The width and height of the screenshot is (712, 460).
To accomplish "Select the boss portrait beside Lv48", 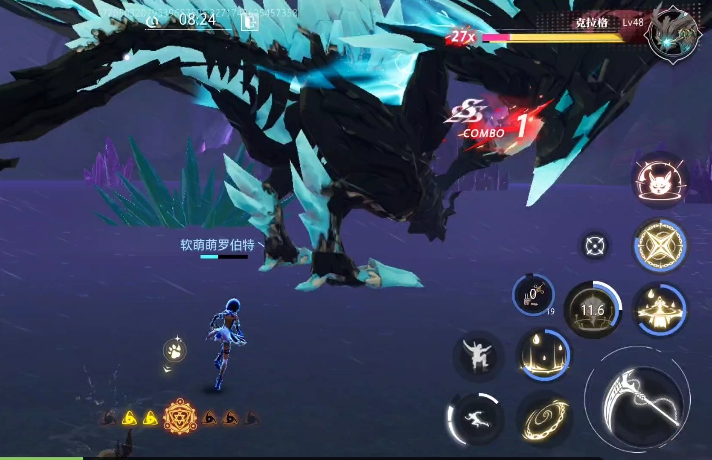I will click(672, 37).
